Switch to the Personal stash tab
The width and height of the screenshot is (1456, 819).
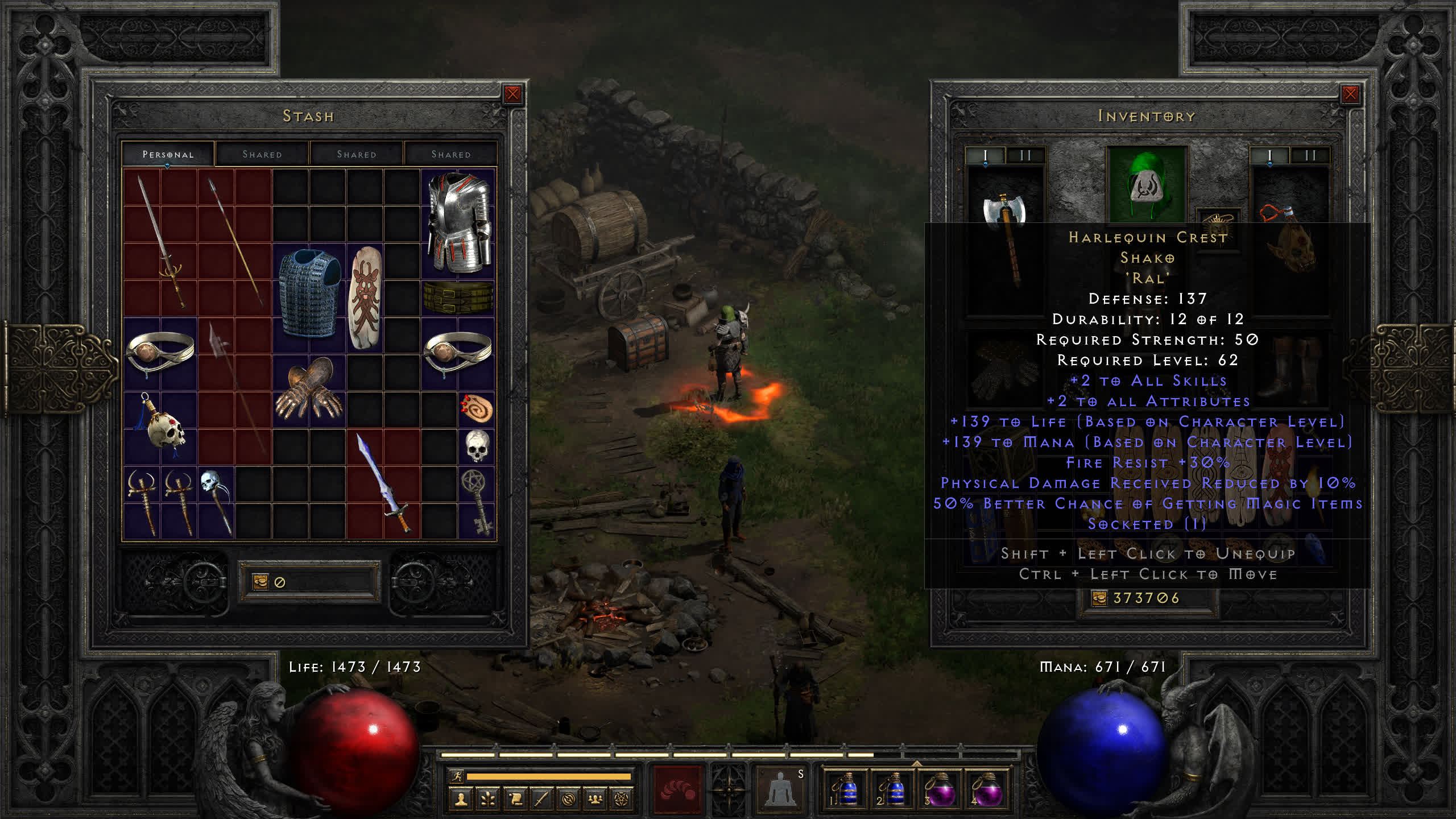pos(168,155)
